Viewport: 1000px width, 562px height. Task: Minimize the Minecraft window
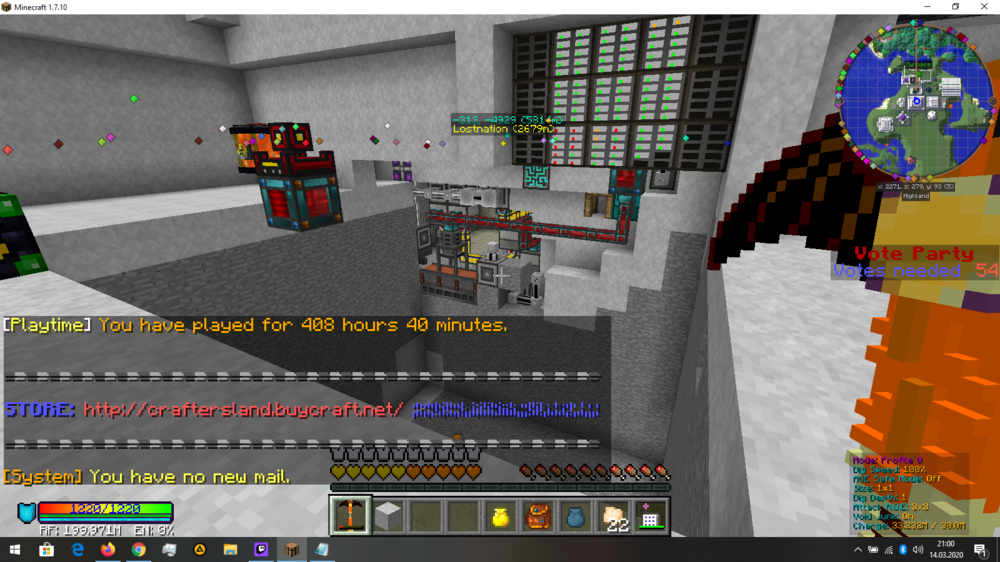[x=925, y=7]
